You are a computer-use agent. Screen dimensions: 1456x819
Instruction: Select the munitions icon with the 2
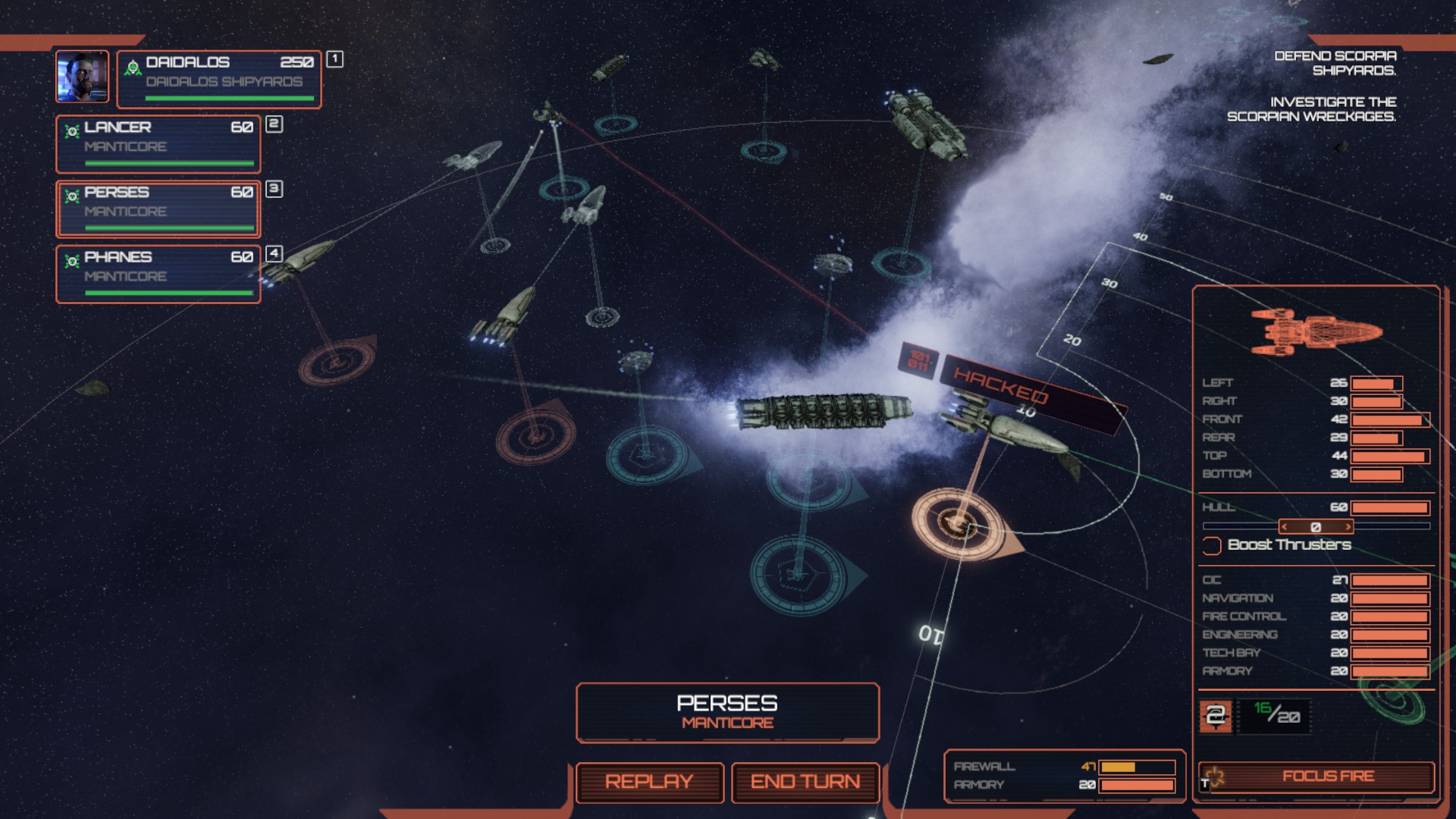click(1216, 716)
